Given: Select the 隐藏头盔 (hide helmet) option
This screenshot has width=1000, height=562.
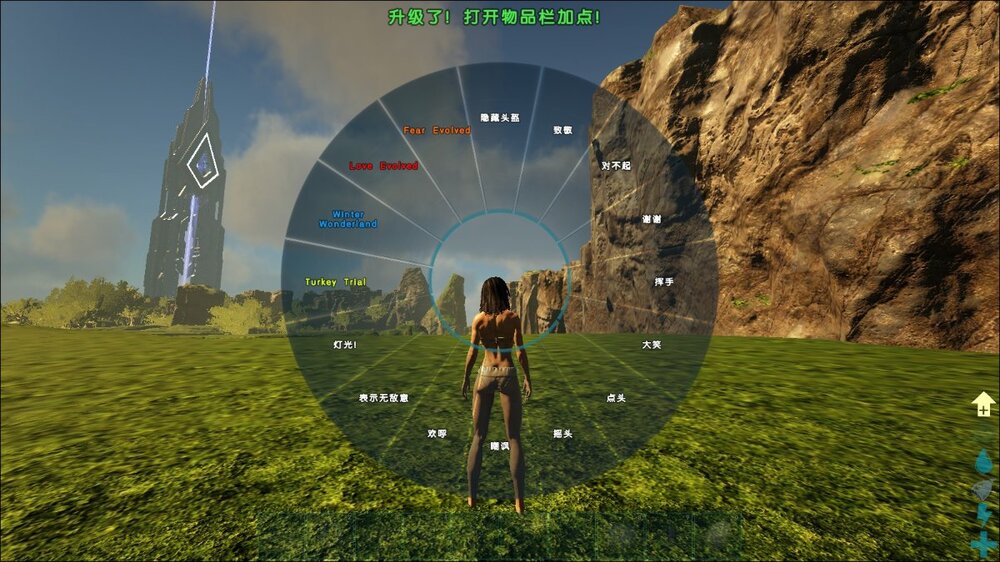Looking at the screenshot, I should click(x=500, y=118).
